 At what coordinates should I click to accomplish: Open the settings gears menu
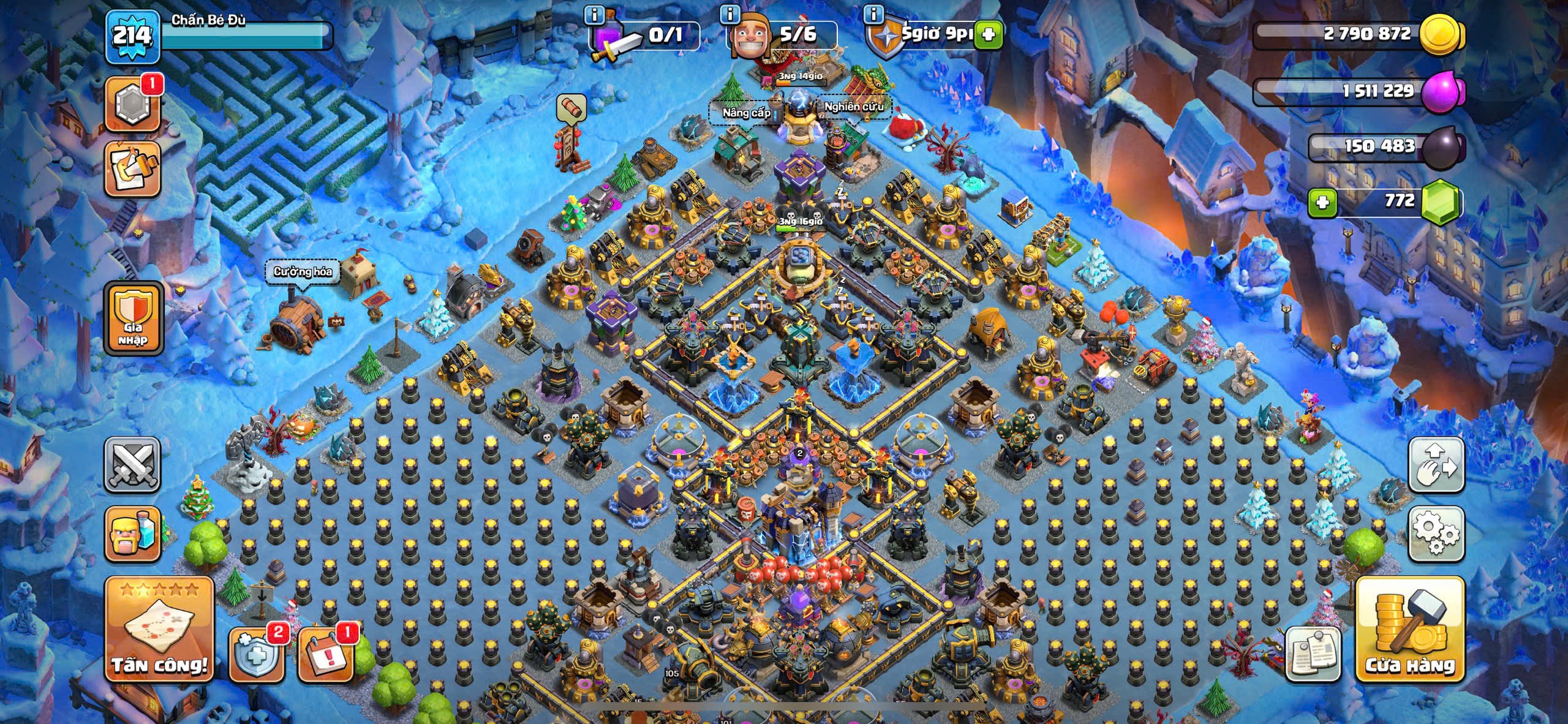(x=1436, y=534)
